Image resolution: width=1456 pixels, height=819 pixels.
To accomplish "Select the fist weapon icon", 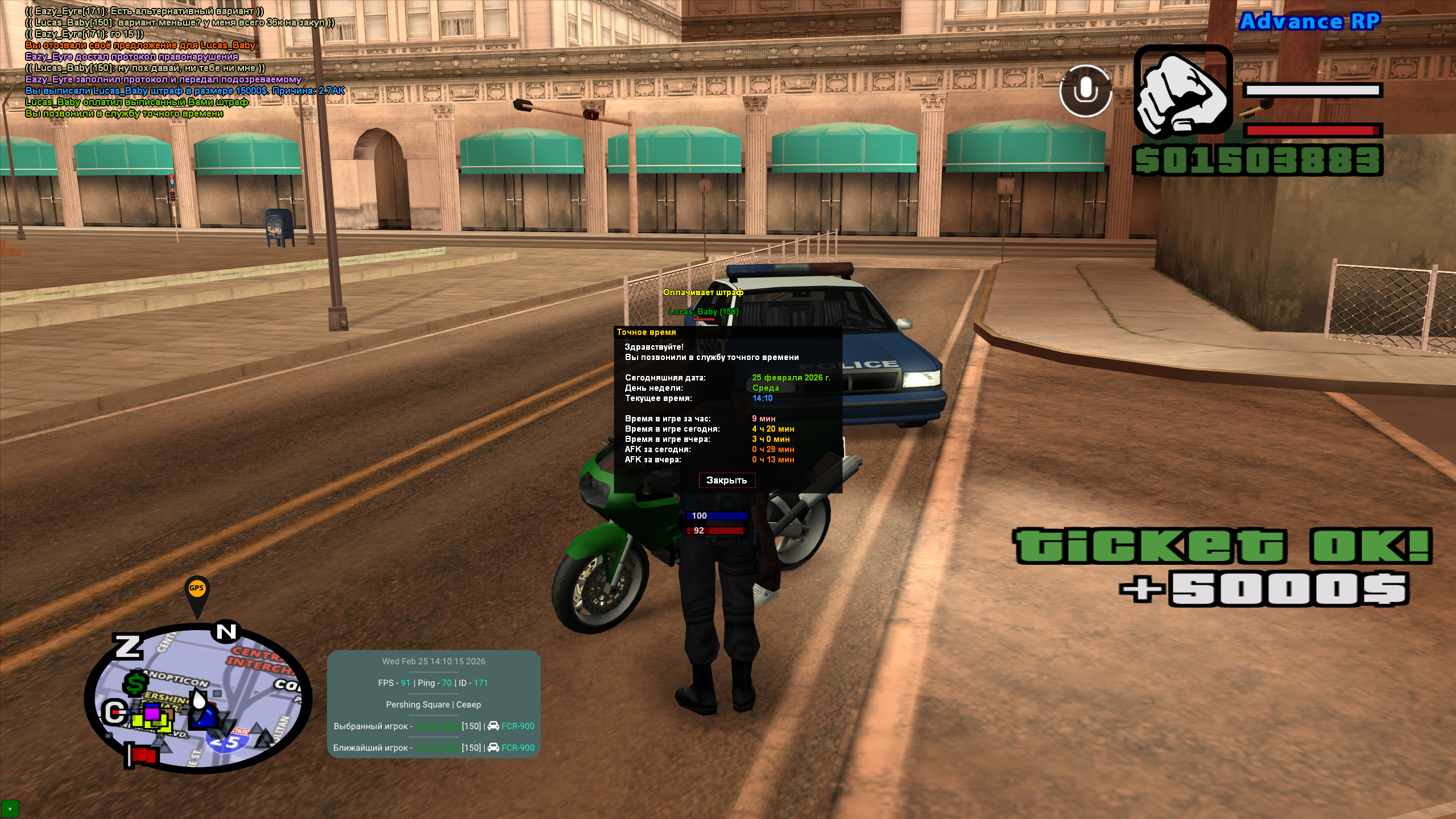I will click(x=1182, y=91).
